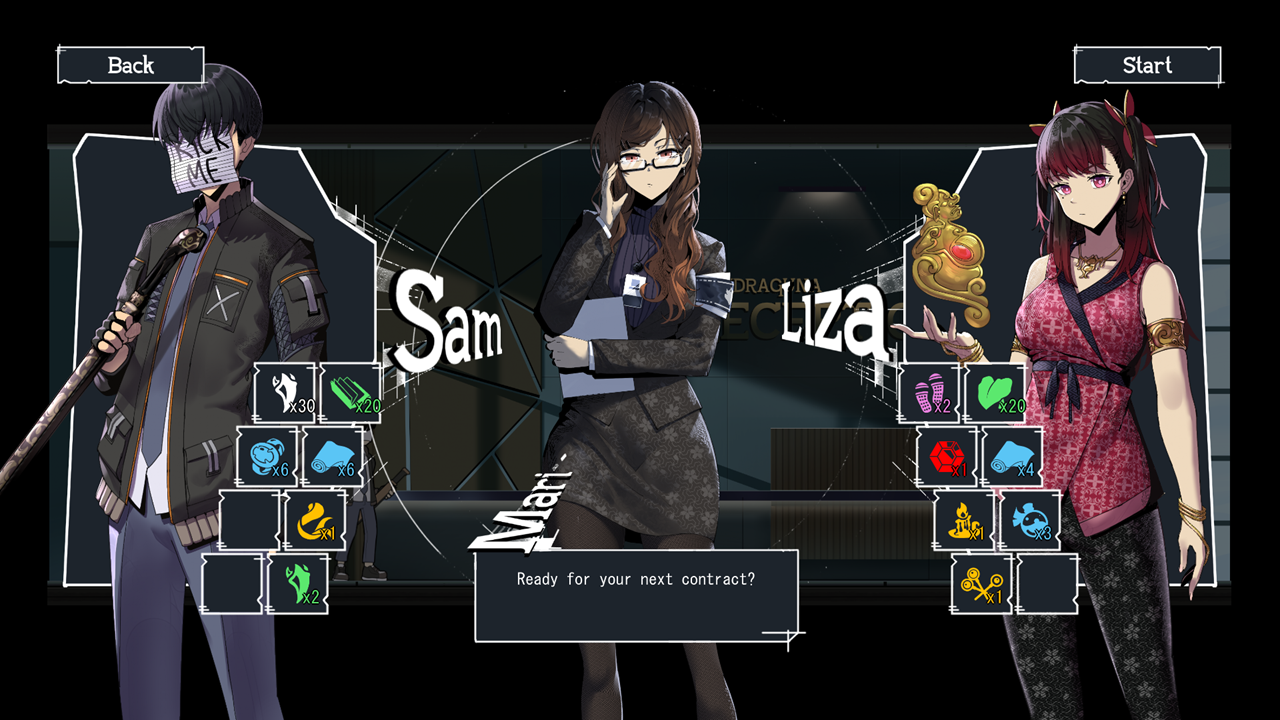Choose Liza's blue candy item x3
This screenshot has width=1280, height=720.
[1030, 520]
